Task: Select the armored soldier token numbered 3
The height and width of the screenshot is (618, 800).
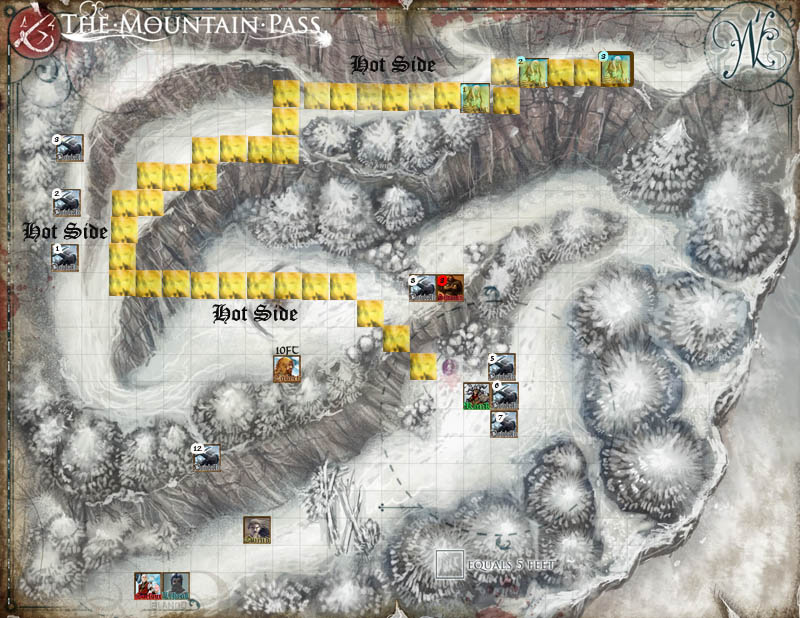Action: (68, 149)
